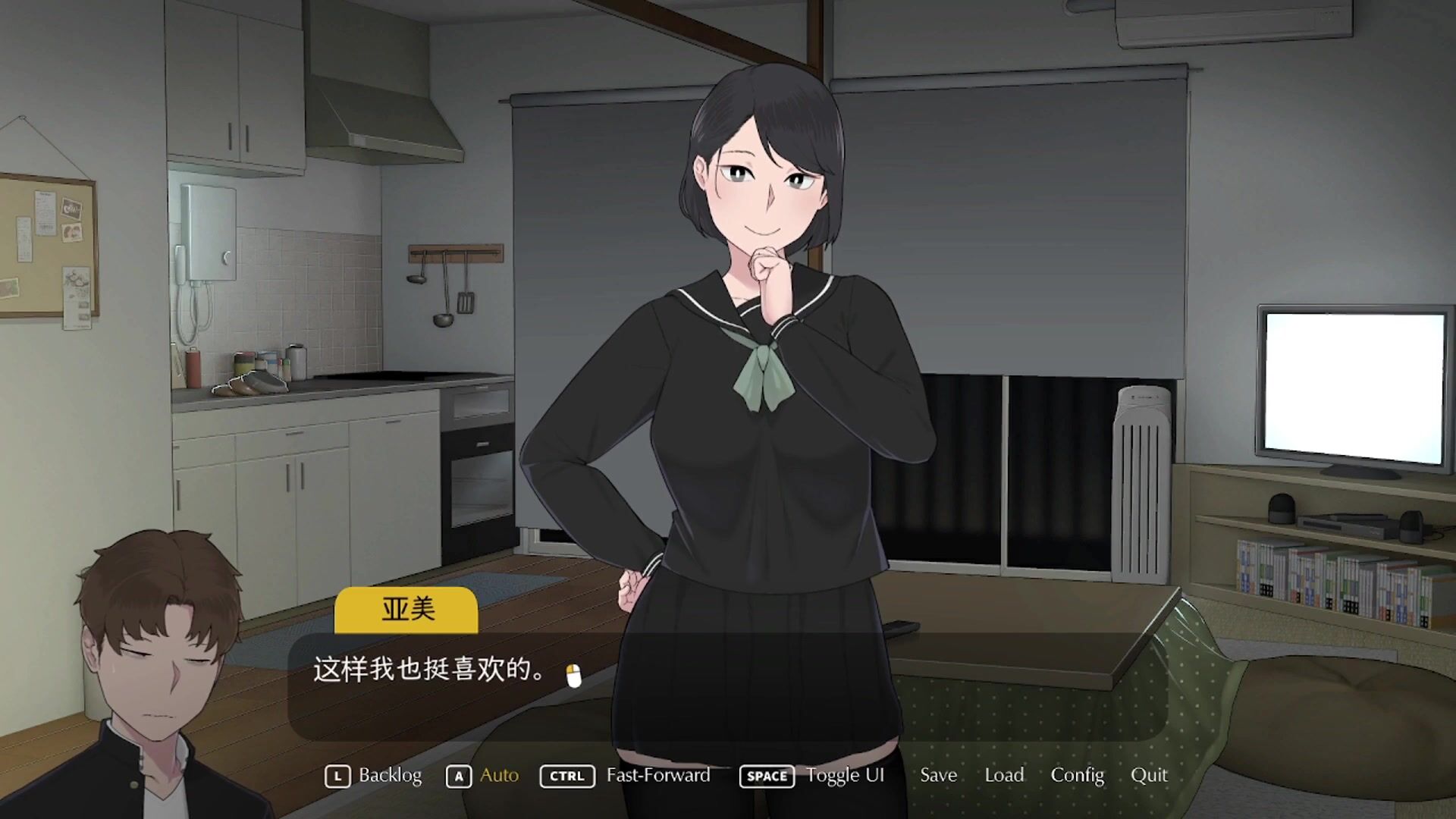Open the Load menu
This screenshot has width=1456, height=819.
1004,775
